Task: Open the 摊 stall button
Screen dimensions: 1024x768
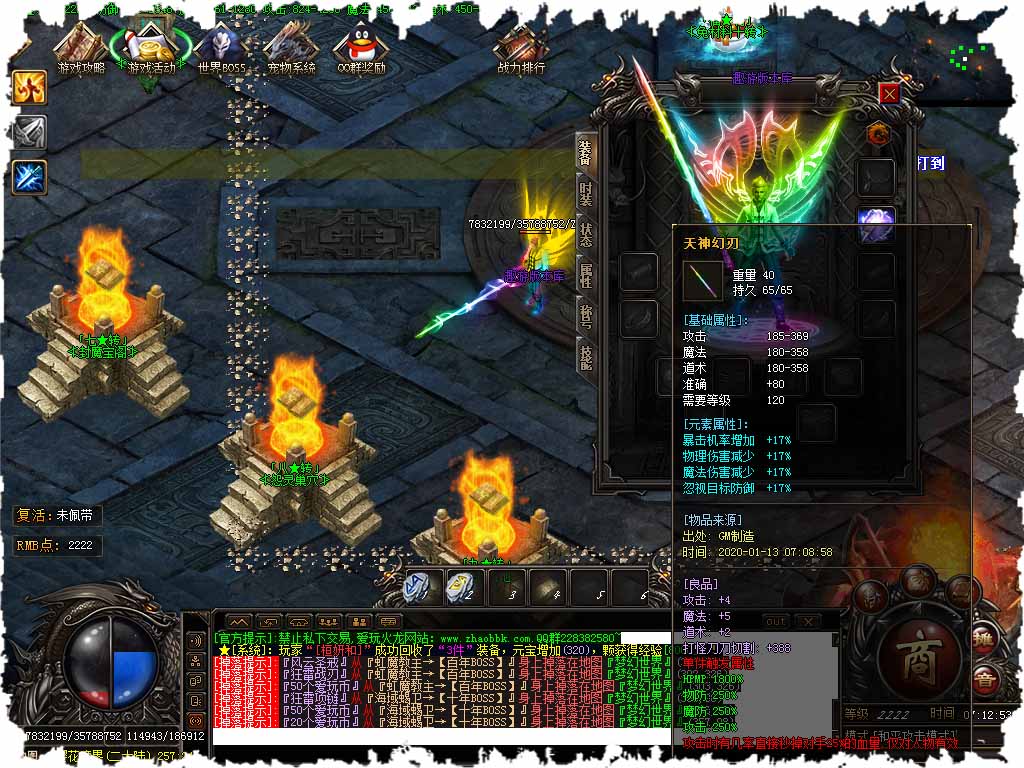Action: pyautogui.click(x=983, y=640)
